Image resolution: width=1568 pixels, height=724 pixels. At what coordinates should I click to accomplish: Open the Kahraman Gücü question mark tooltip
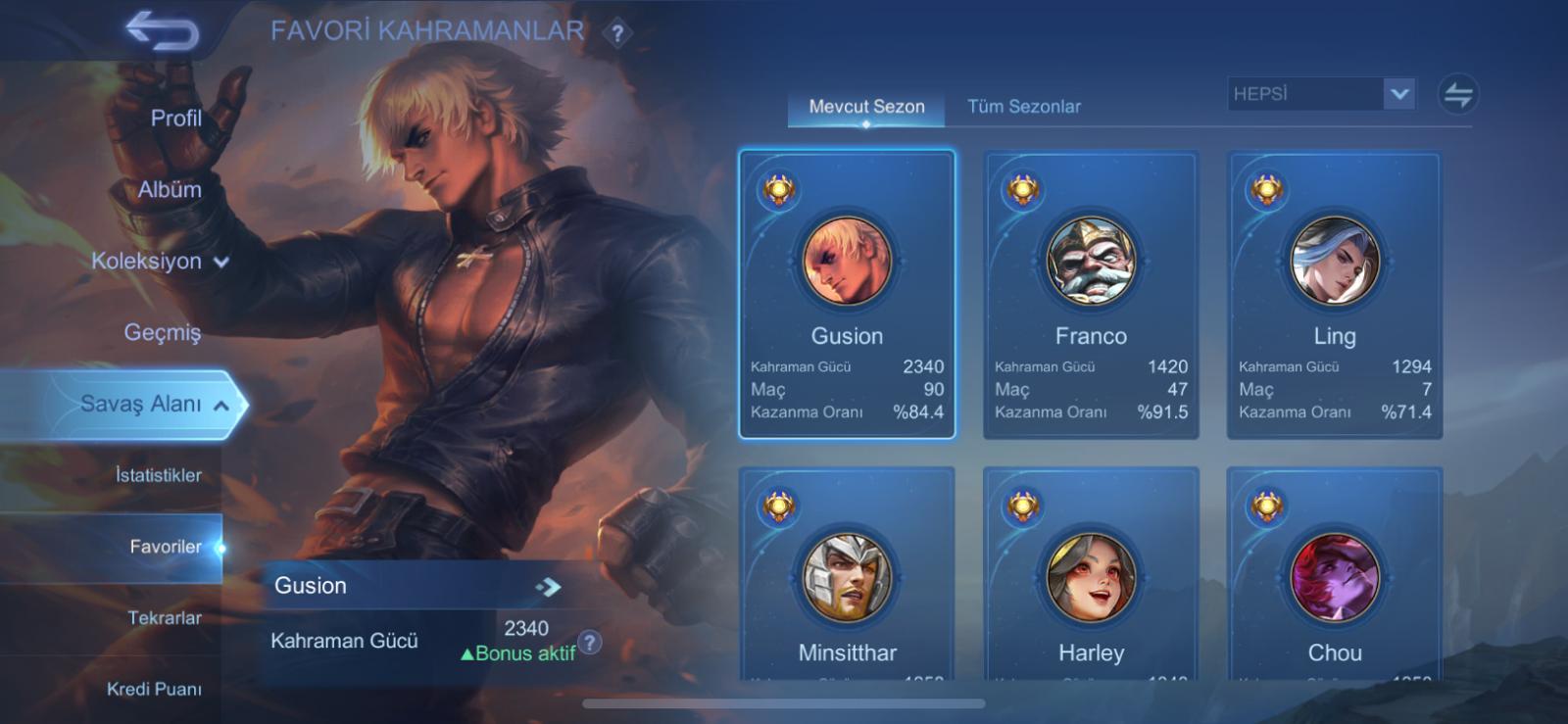tap(589, 642)
